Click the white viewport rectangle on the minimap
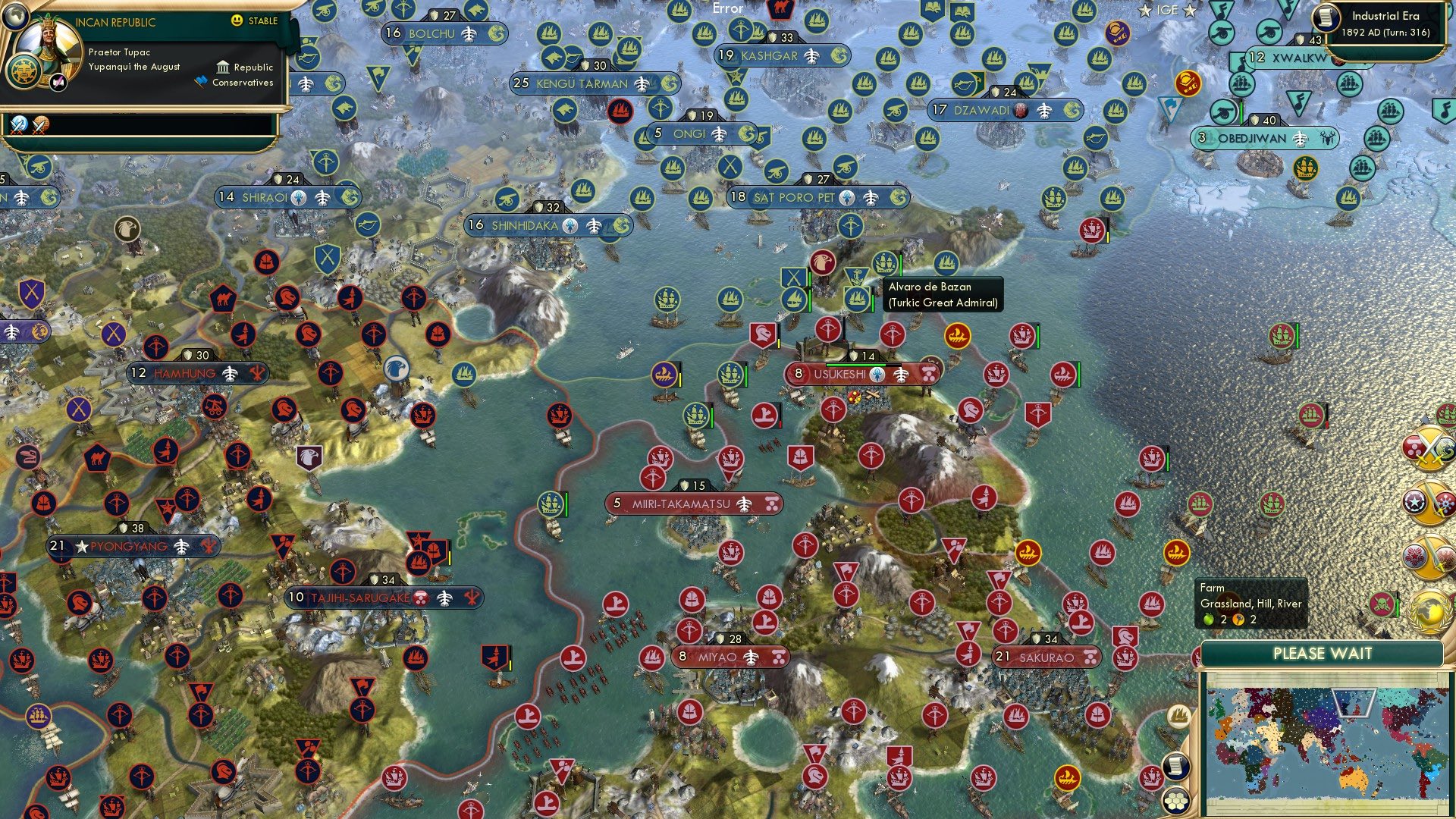1456x819 pixels. pos(1354,703)
